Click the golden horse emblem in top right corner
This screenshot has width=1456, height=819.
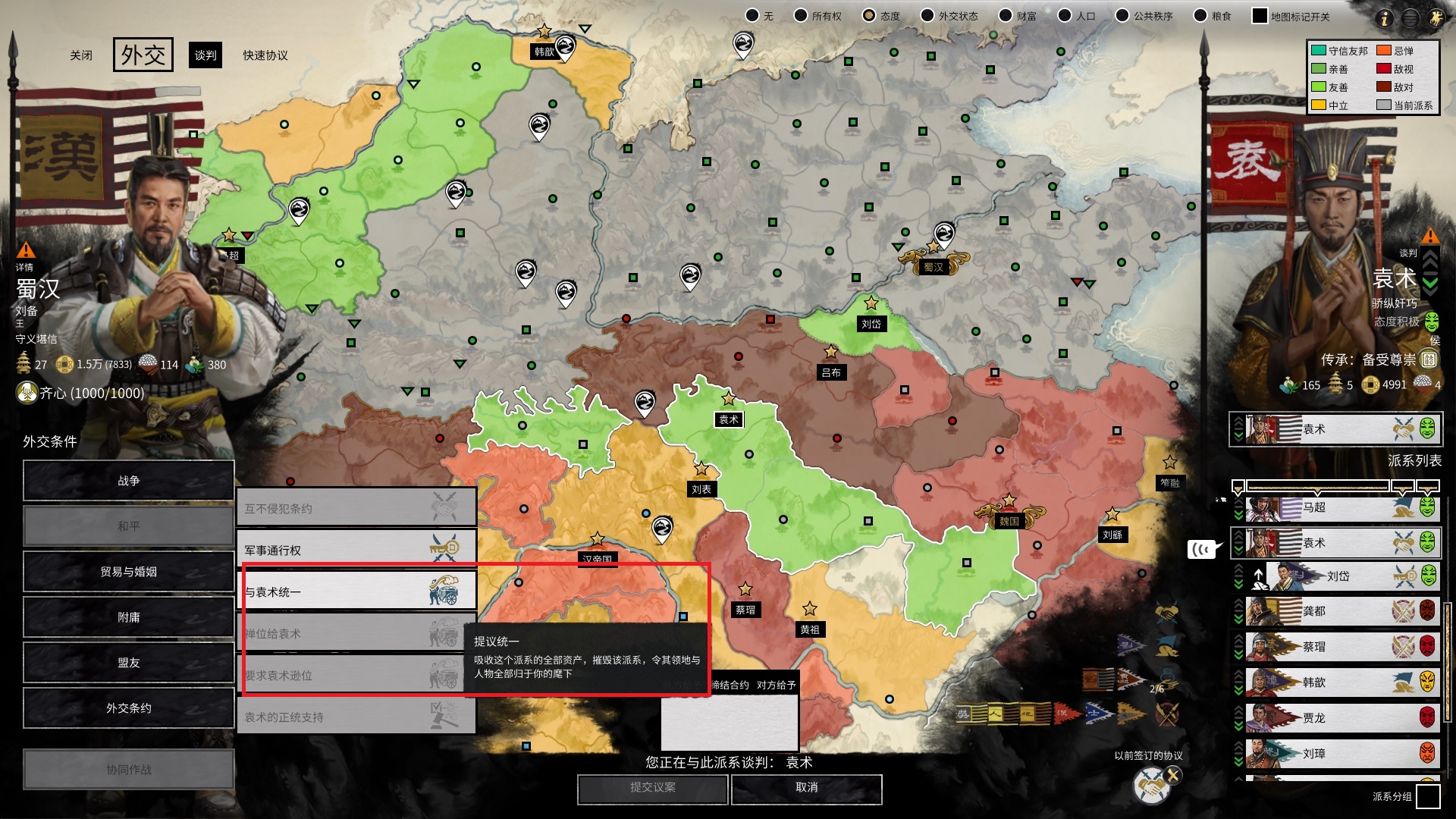(1436, 18)
